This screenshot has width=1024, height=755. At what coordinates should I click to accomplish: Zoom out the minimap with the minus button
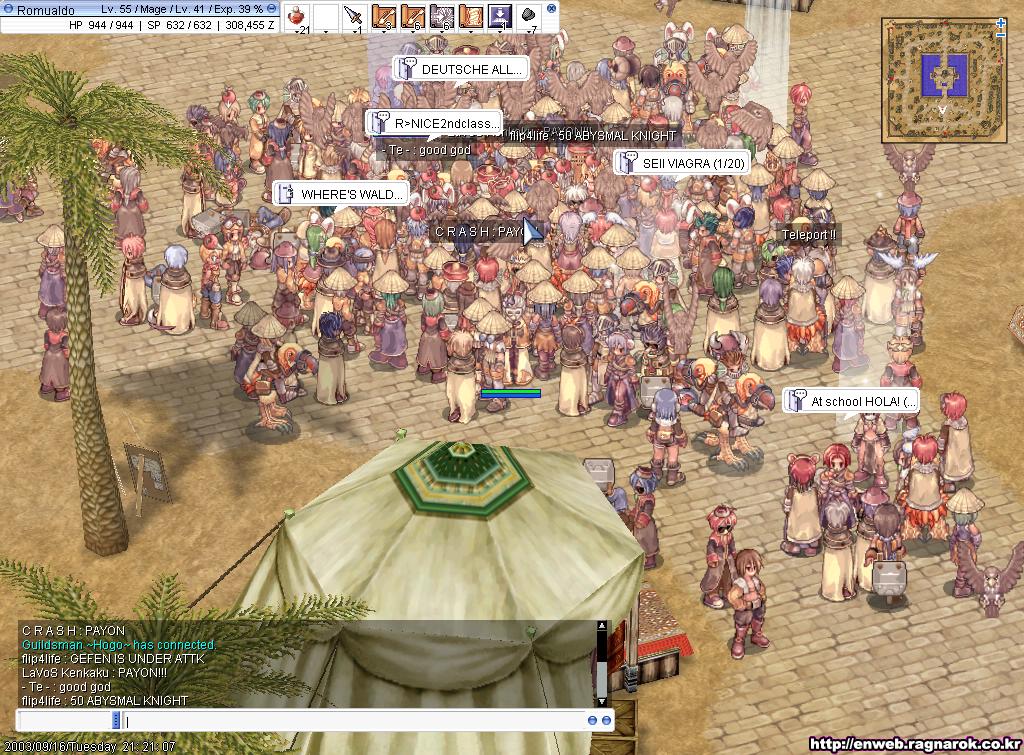[x=1001, y=35]
